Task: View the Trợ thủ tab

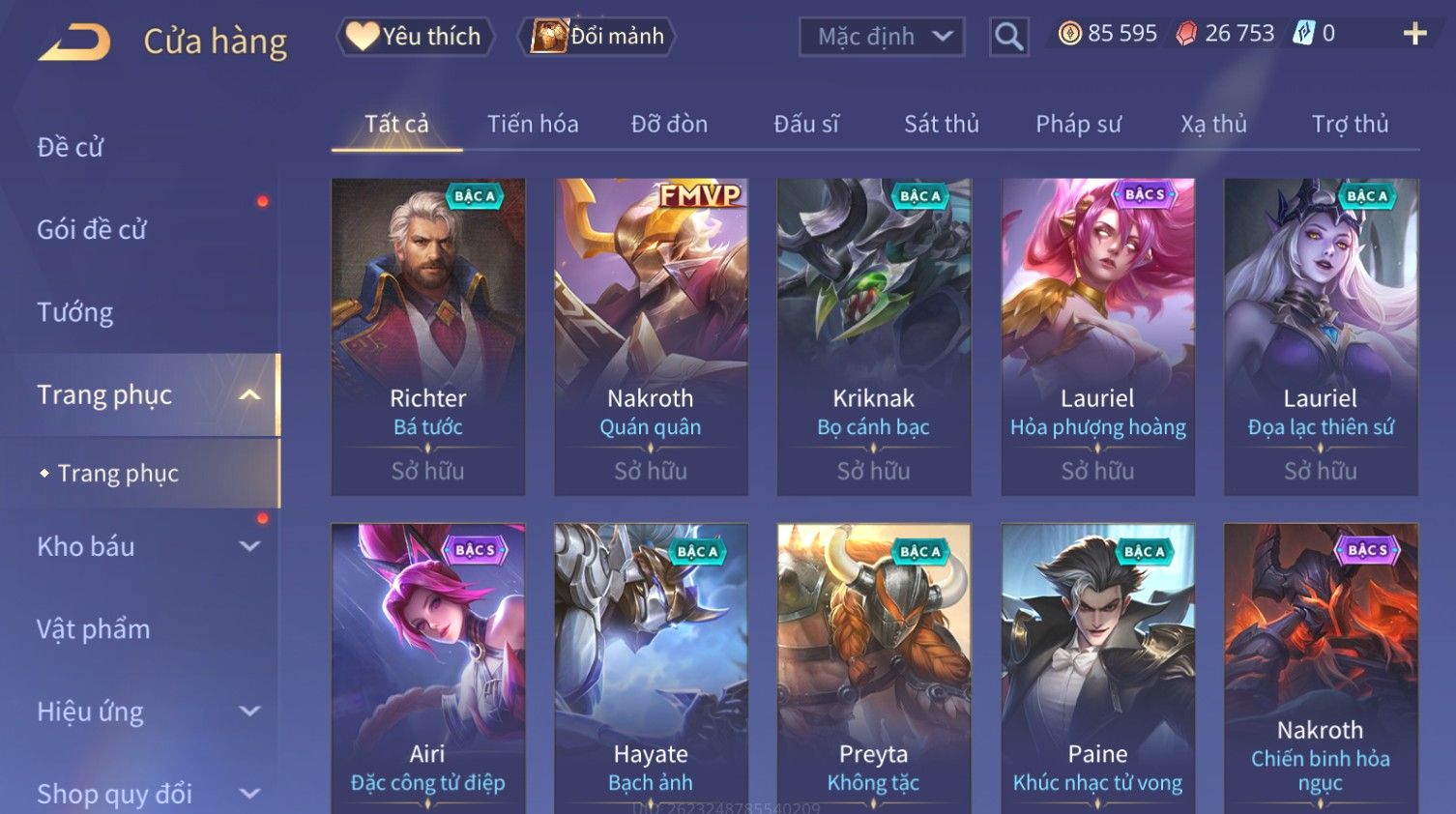Action: (1350, 124)
